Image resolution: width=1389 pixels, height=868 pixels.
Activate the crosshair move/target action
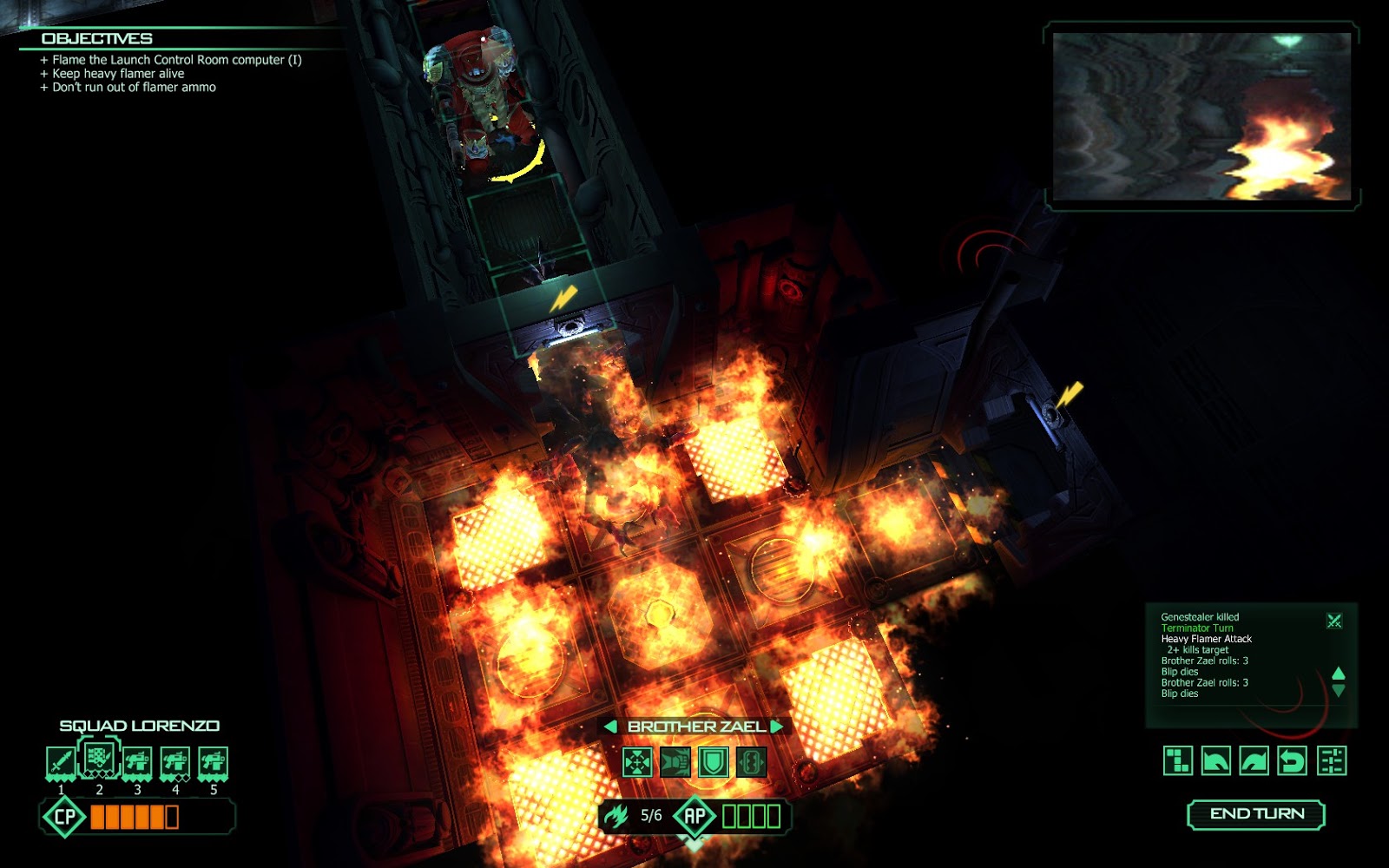pos(637,763)
